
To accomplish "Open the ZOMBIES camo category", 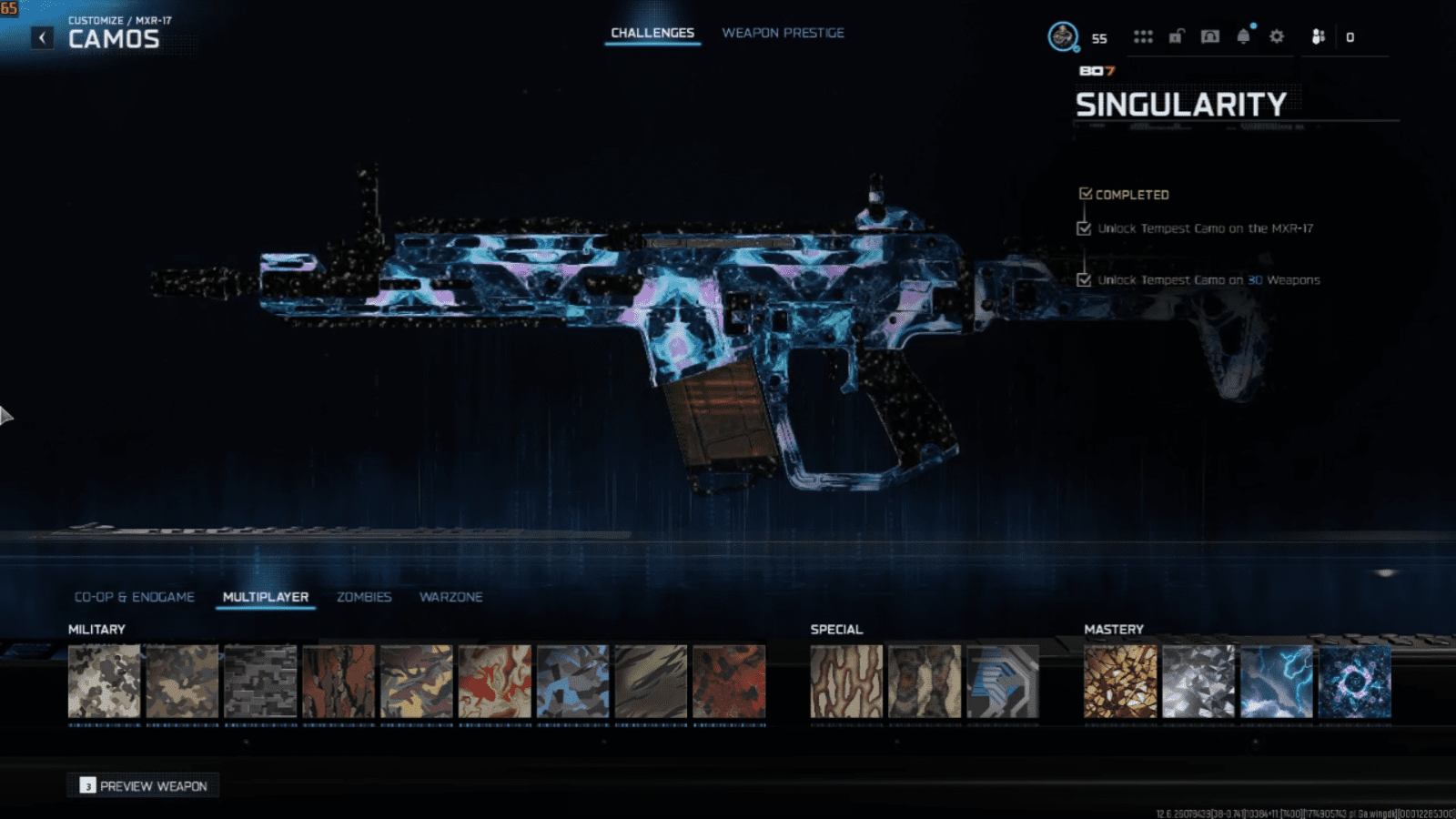I will (364, 597).
